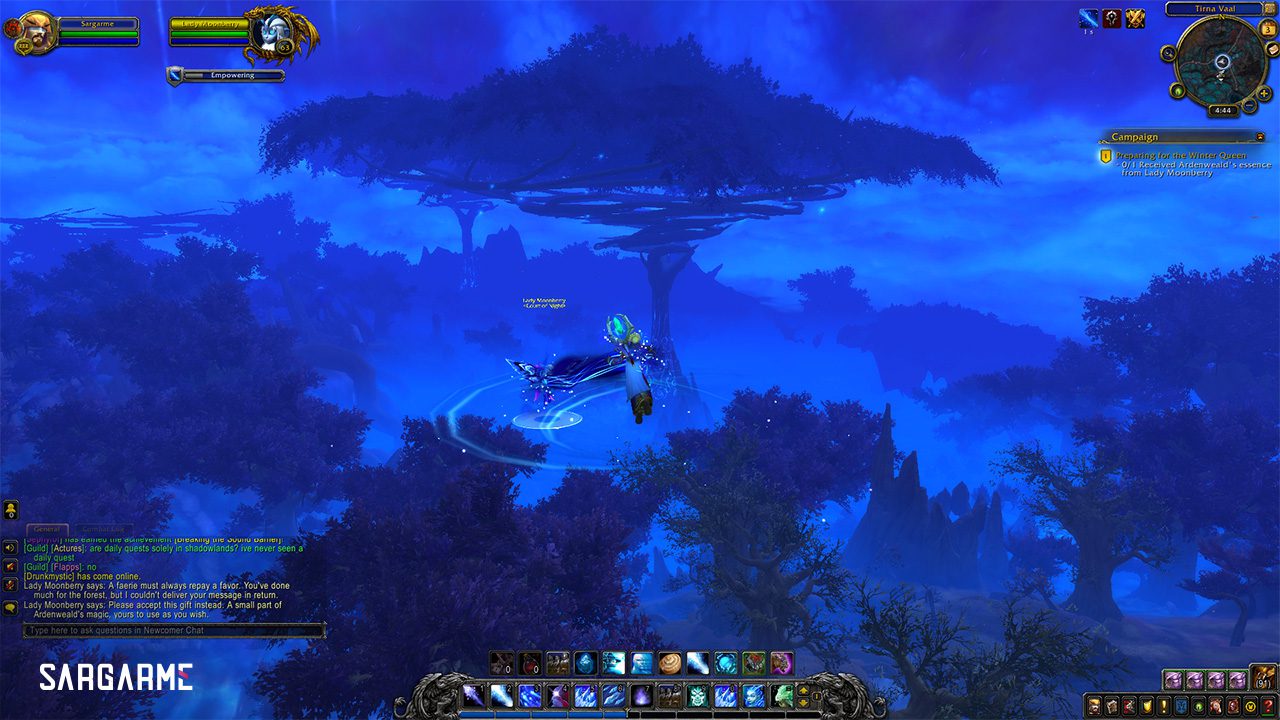This screenshot has height=720, width=1280.
Task: Open the Collections panel icon
Action: pyautogui.click(x=1214, y=706)
